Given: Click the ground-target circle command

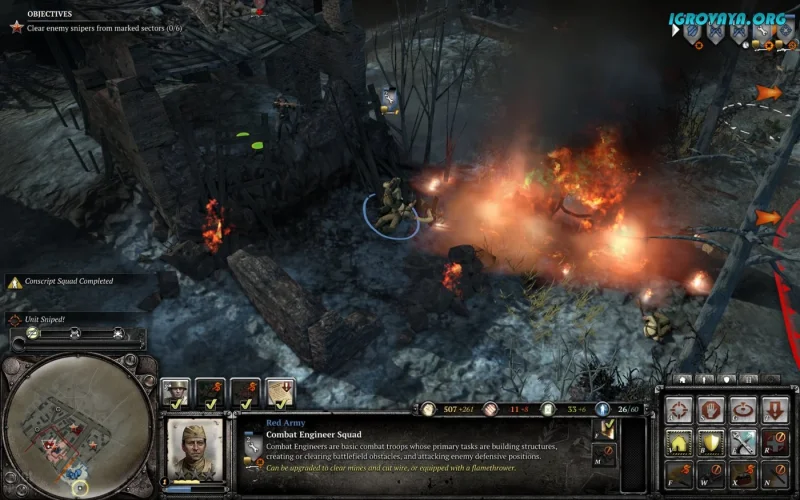Looking at the screenshot, I should tap(742, 410).
